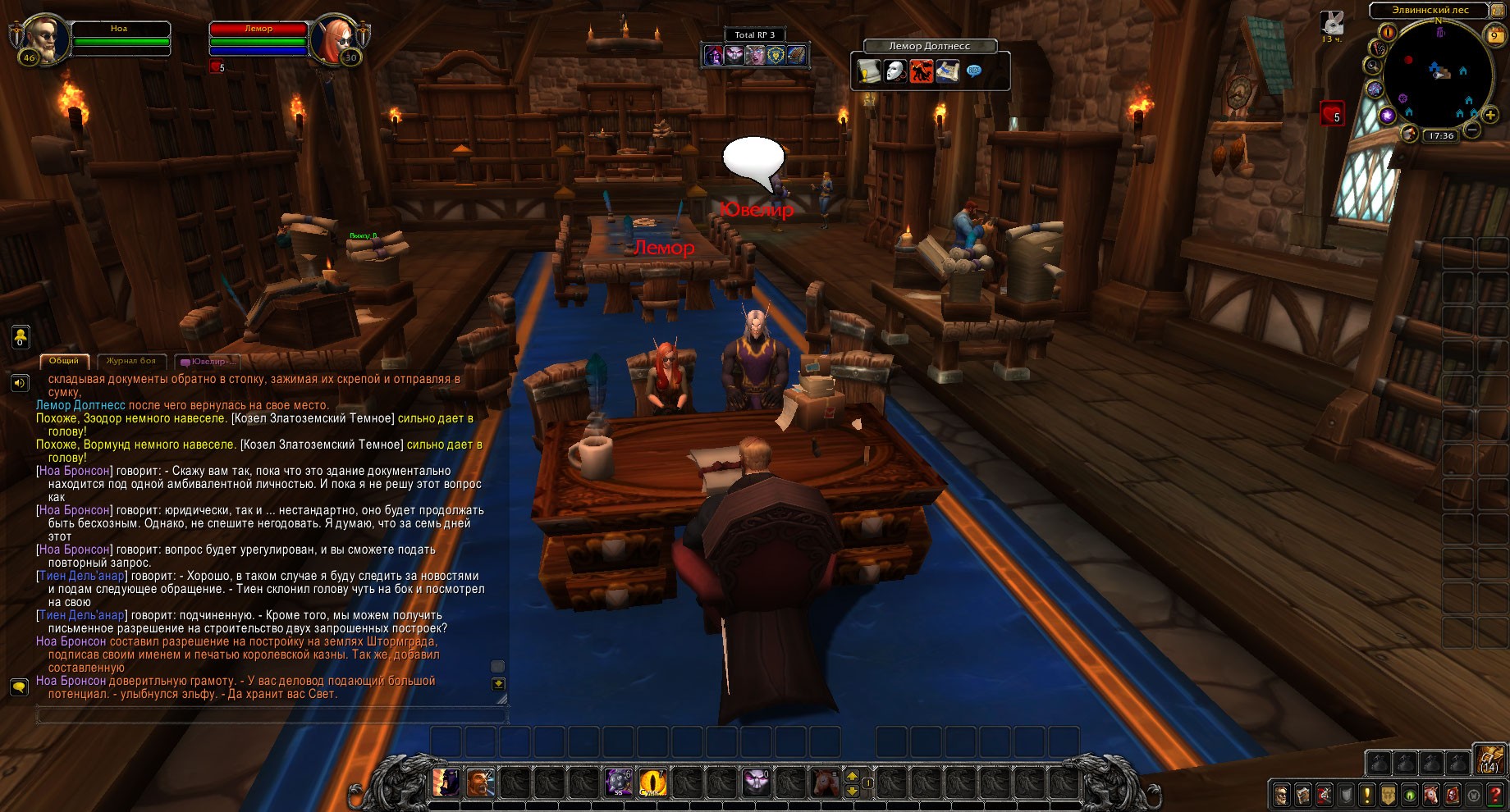Open the character info micro button
The height and width of the screenshot is (812, 1510).
1281,794
